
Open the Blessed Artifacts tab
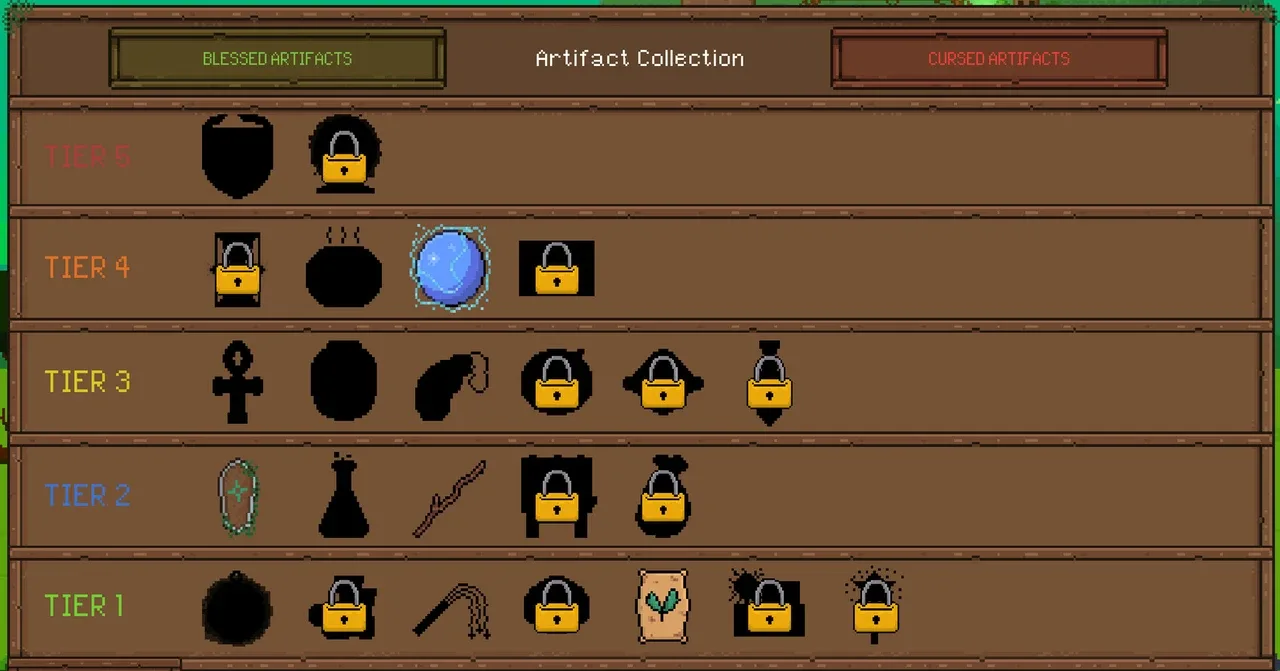coord(277,58)
